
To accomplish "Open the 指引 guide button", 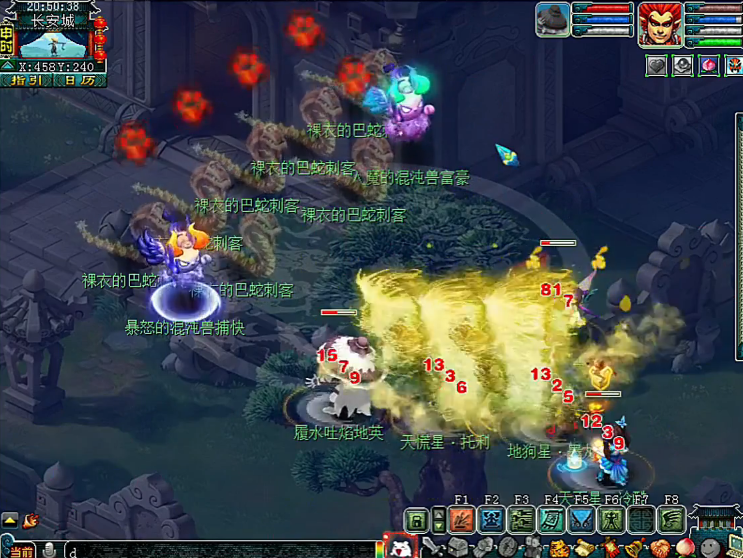I will coord(26,81).
